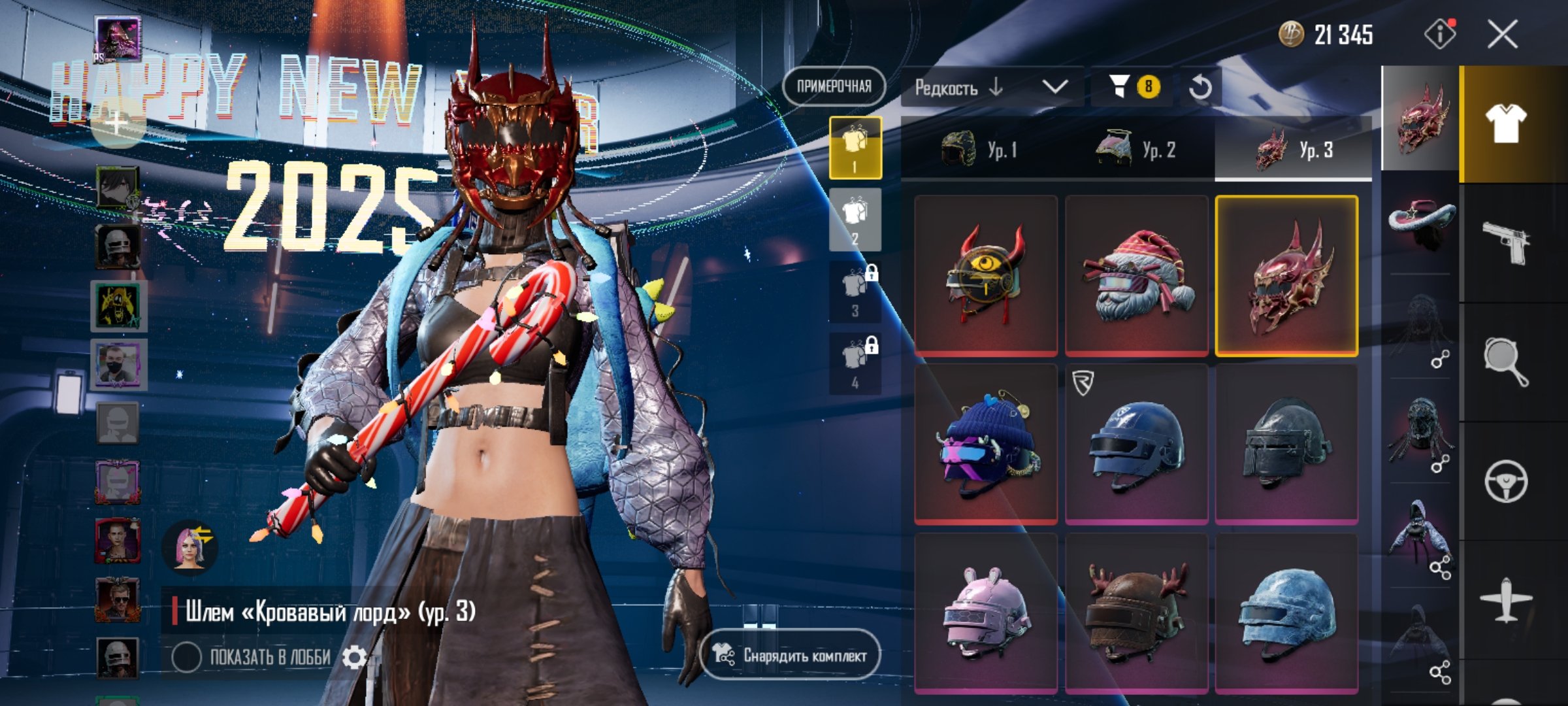Select outfit preset slot 2
The width and height of the screenshot is (1568, 706).
855,220
